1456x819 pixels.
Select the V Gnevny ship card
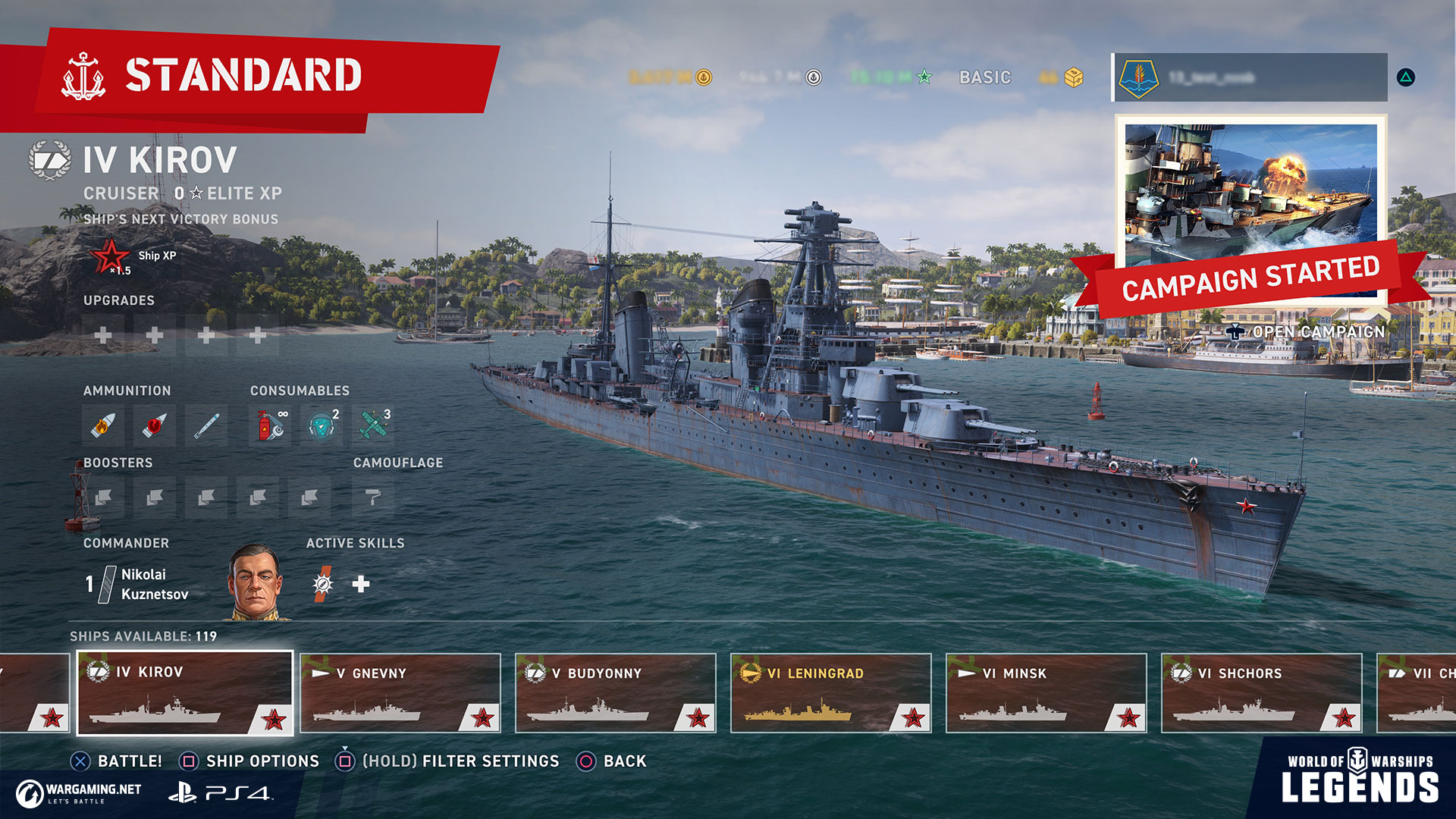point(400,693)
